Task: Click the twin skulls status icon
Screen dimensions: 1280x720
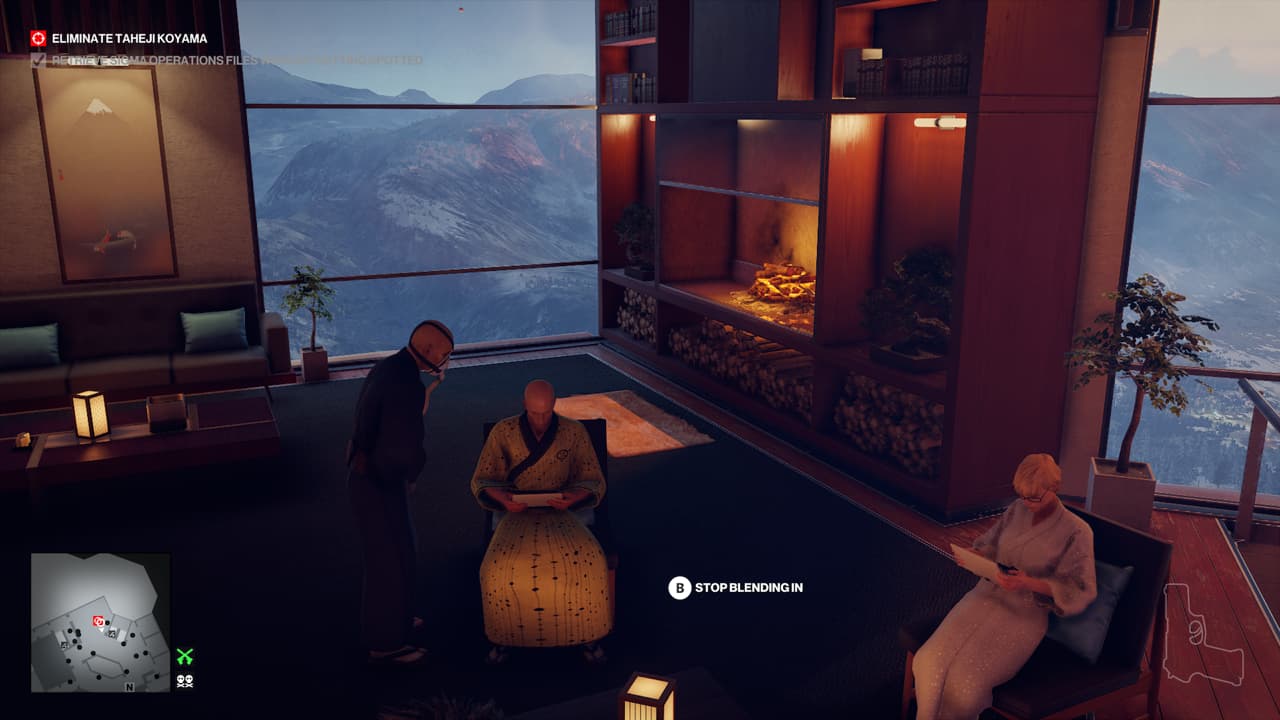Action: coord(184,681)
